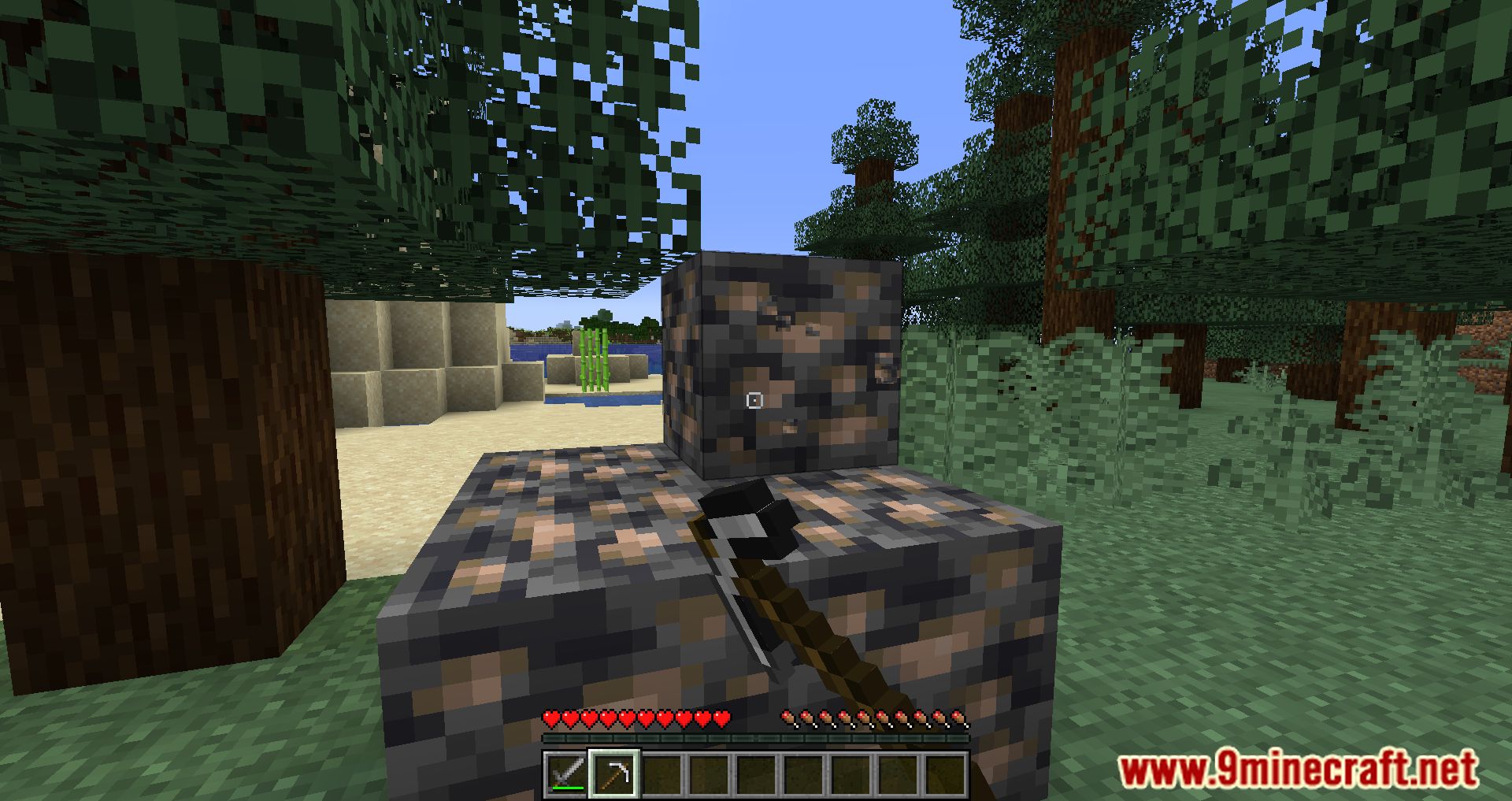
Task: Click the last drumstick in the hunger bar
Action: [x=958, y=718]
